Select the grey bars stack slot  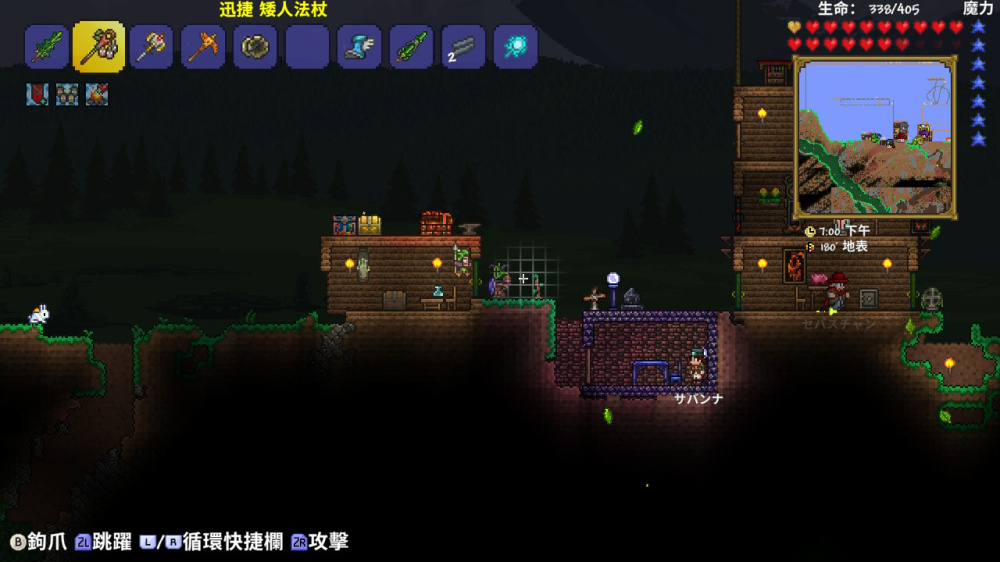tap(463, 47)
